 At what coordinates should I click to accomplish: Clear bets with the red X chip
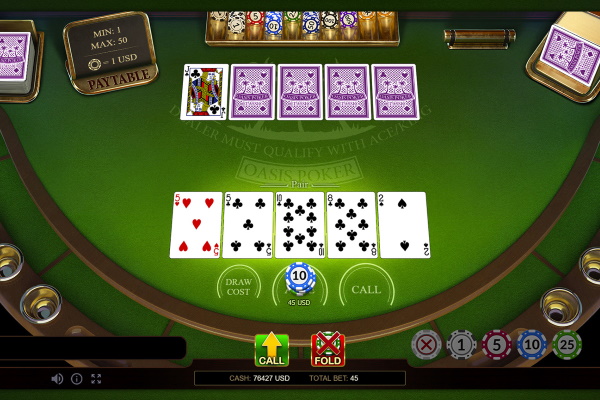426,345
